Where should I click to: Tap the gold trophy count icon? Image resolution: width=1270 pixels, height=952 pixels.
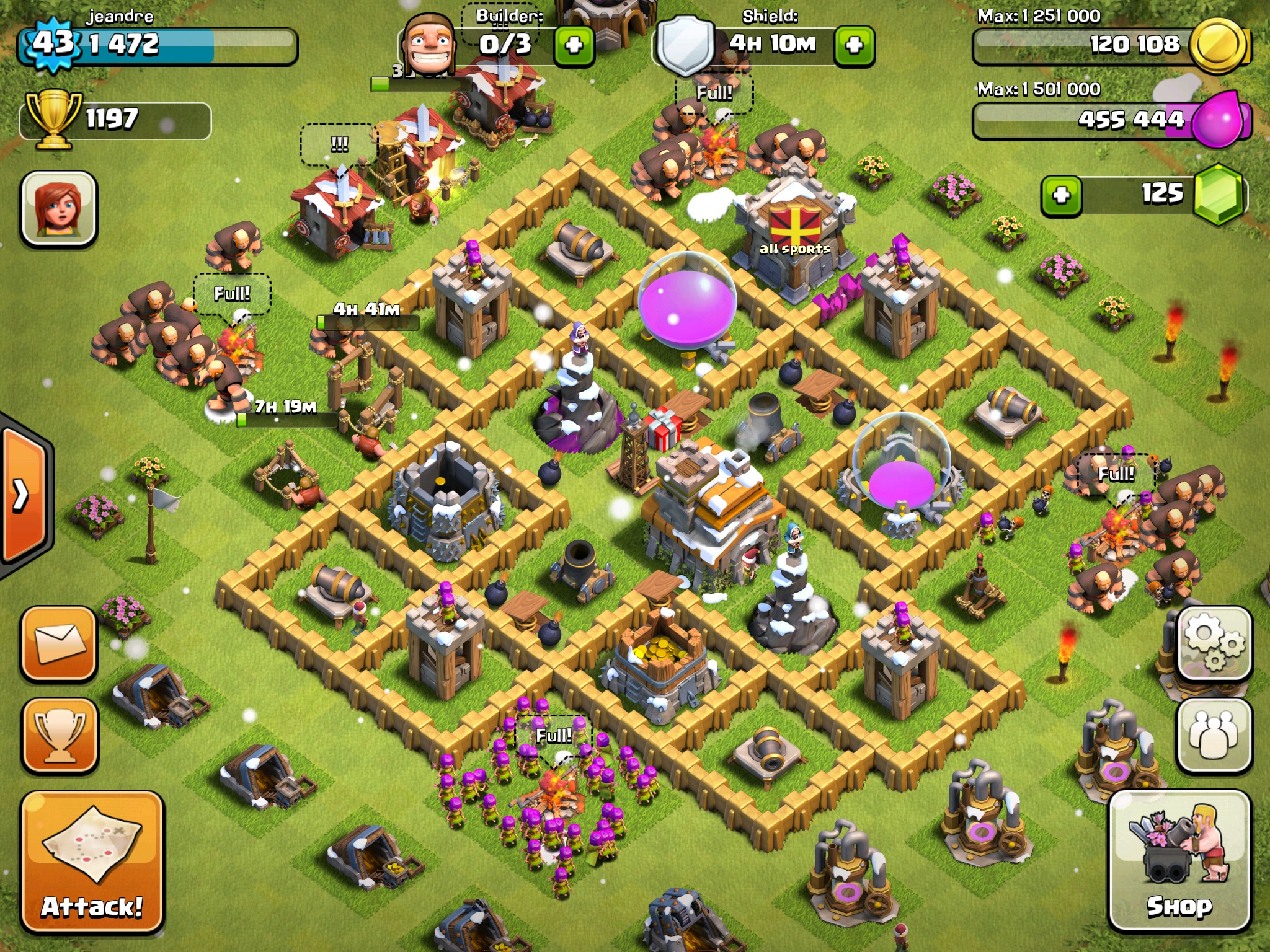pos(53,119)
